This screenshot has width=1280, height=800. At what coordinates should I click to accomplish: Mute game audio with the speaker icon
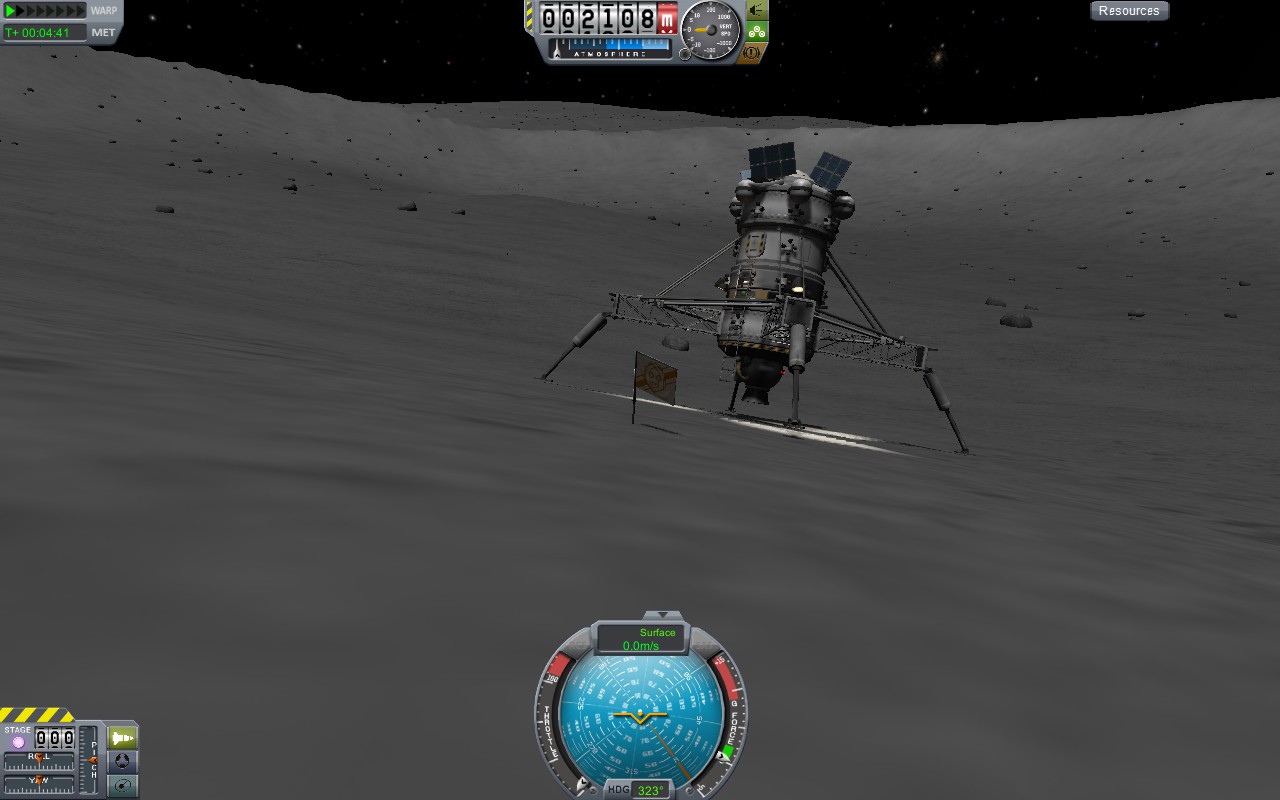point(753,8)
